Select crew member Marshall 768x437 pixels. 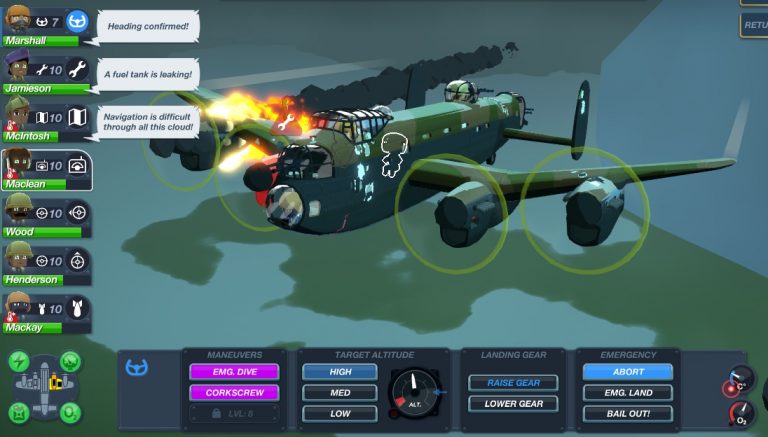[x=46, y=24]
